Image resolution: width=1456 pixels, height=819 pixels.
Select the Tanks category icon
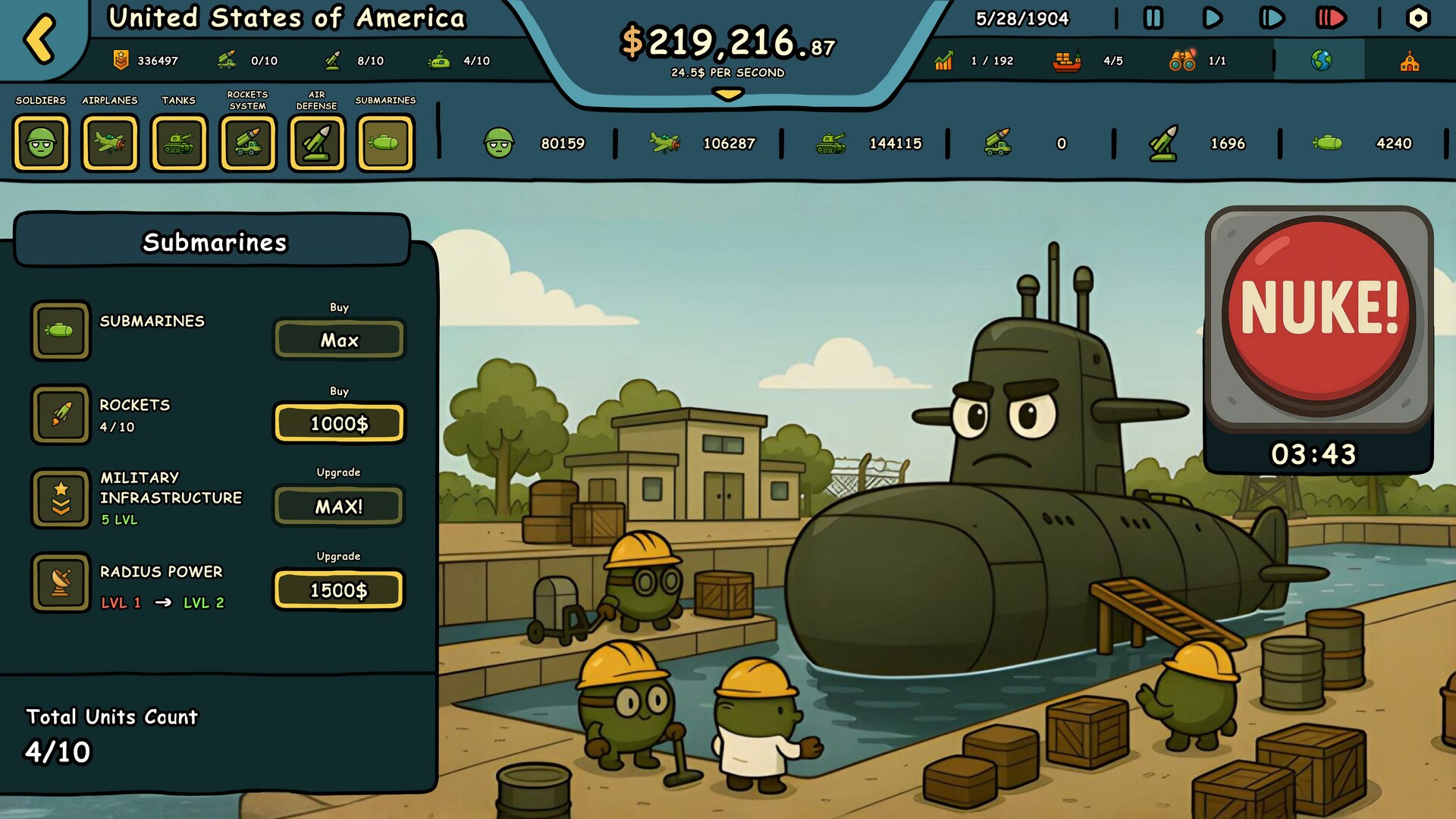(179, 143)
